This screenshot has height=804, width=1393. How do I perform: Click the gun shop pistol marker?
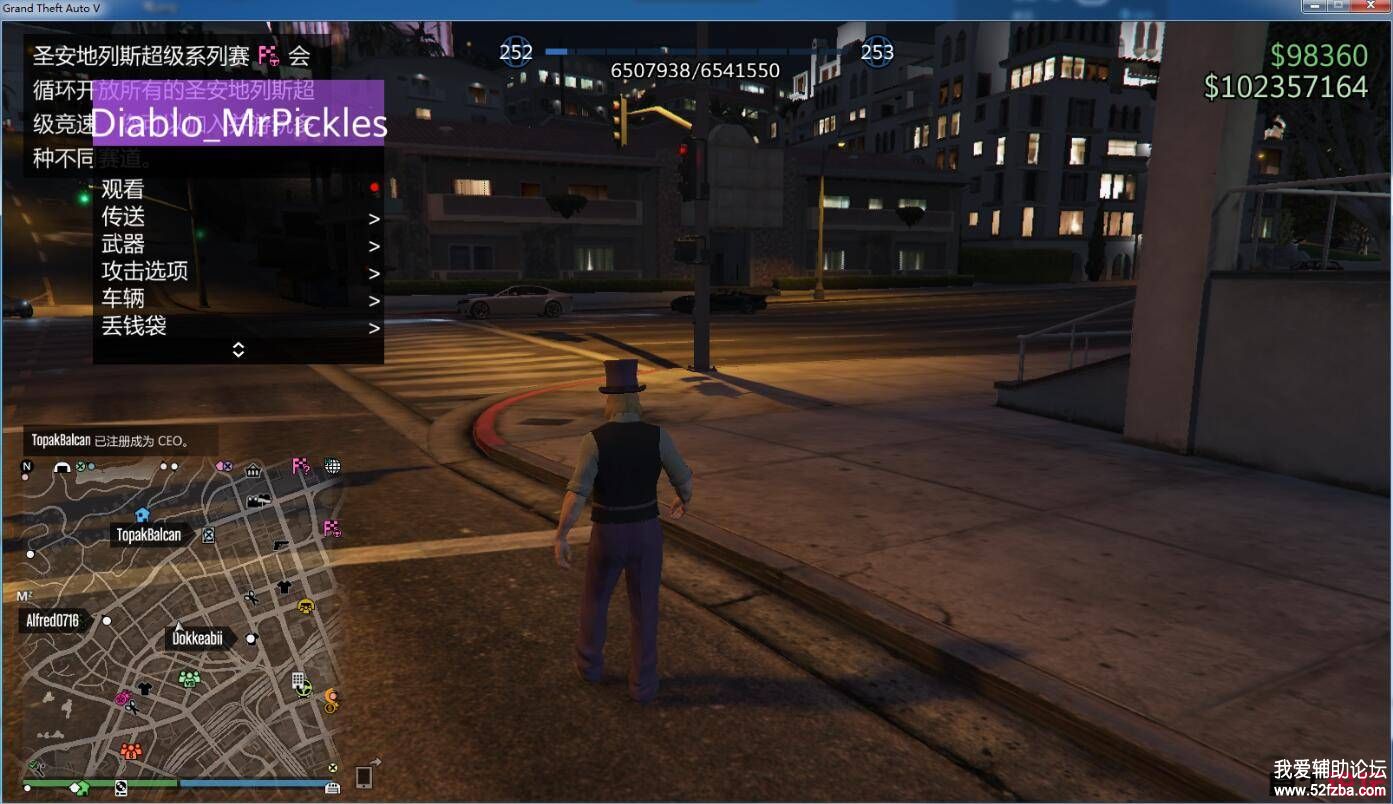coord(280,544)
